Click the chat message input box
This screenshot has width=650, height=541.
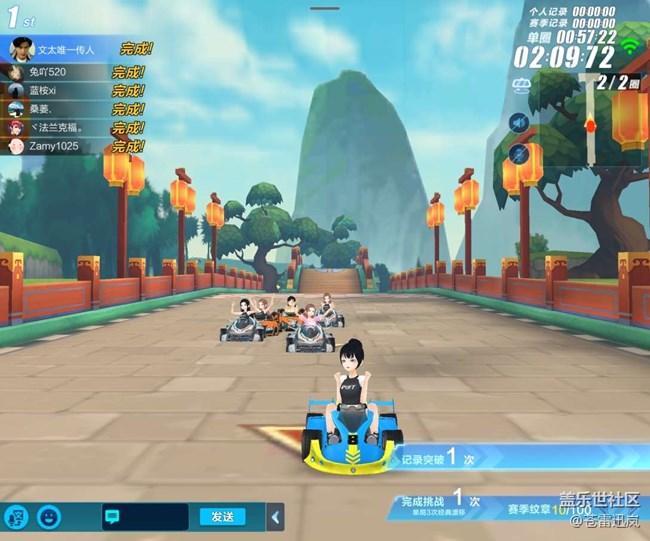[x=144, y=517]
